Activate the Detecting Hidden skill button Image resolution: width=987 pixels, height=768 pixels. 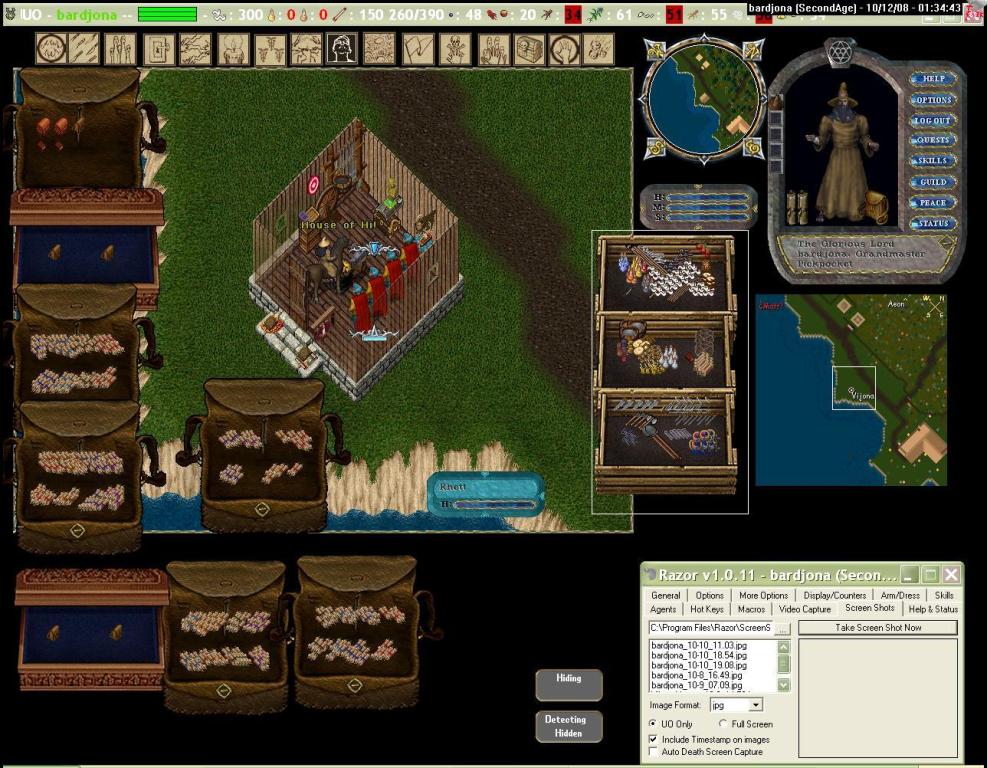point(568,726)
